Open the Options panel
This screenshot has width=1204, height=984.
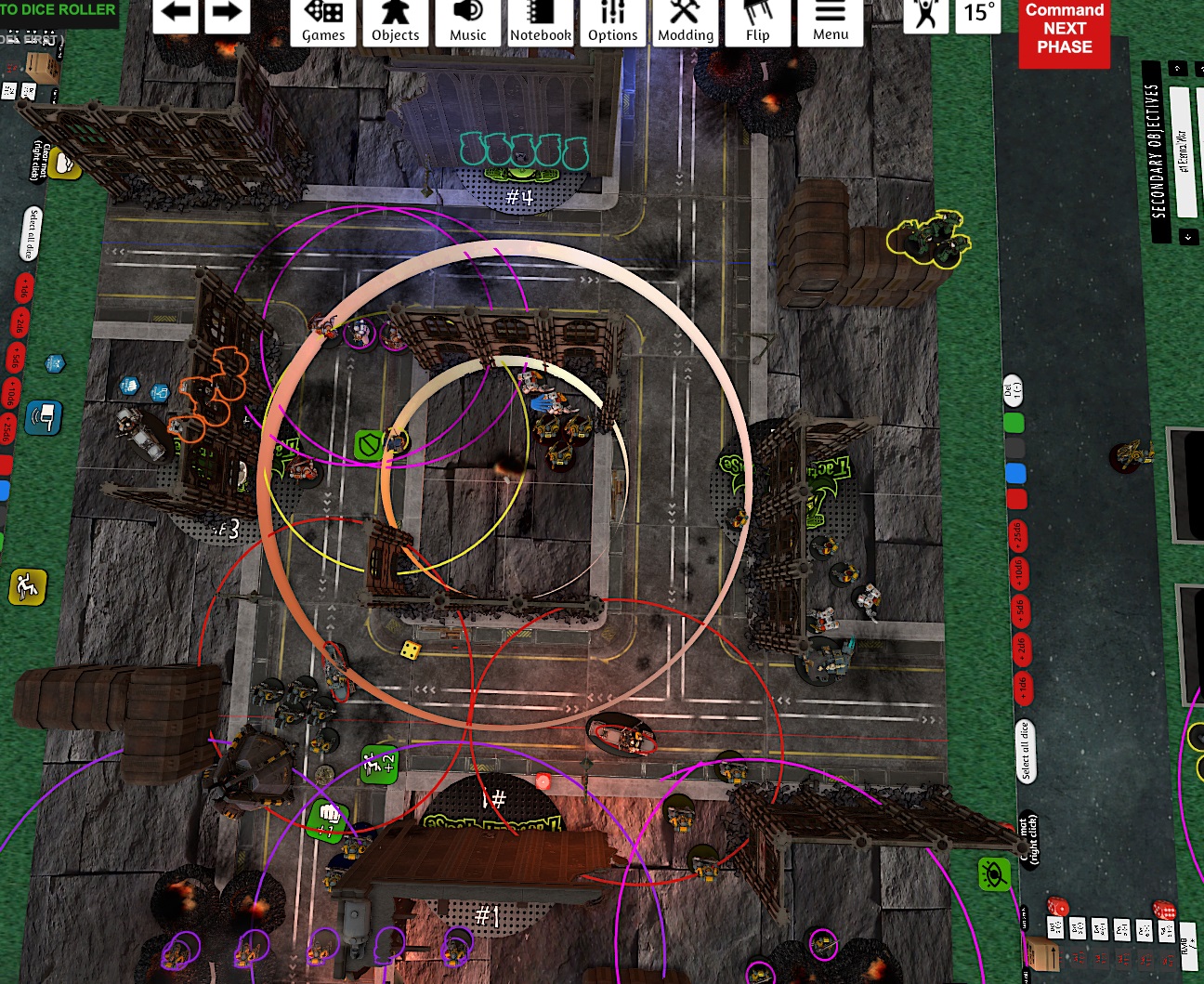pos(612,22)
